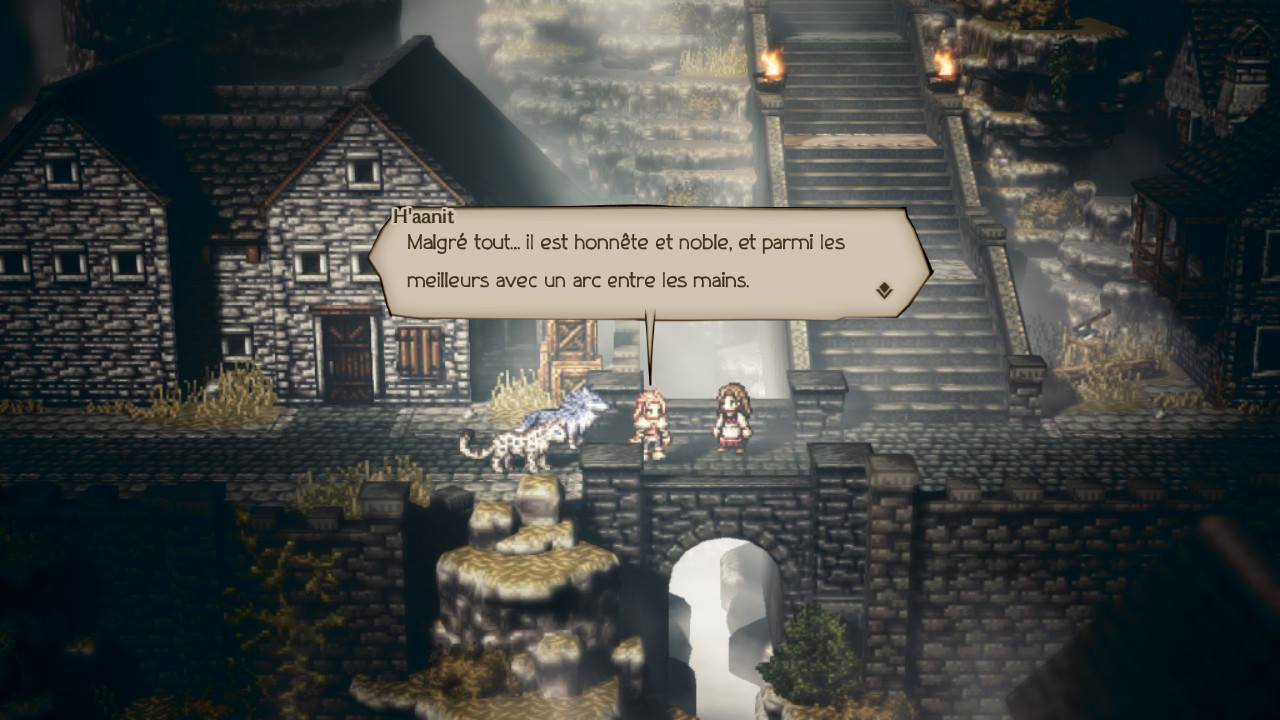Click the dialogue advance arrow
Screen dimensions: 1280x720
point(883,289)
